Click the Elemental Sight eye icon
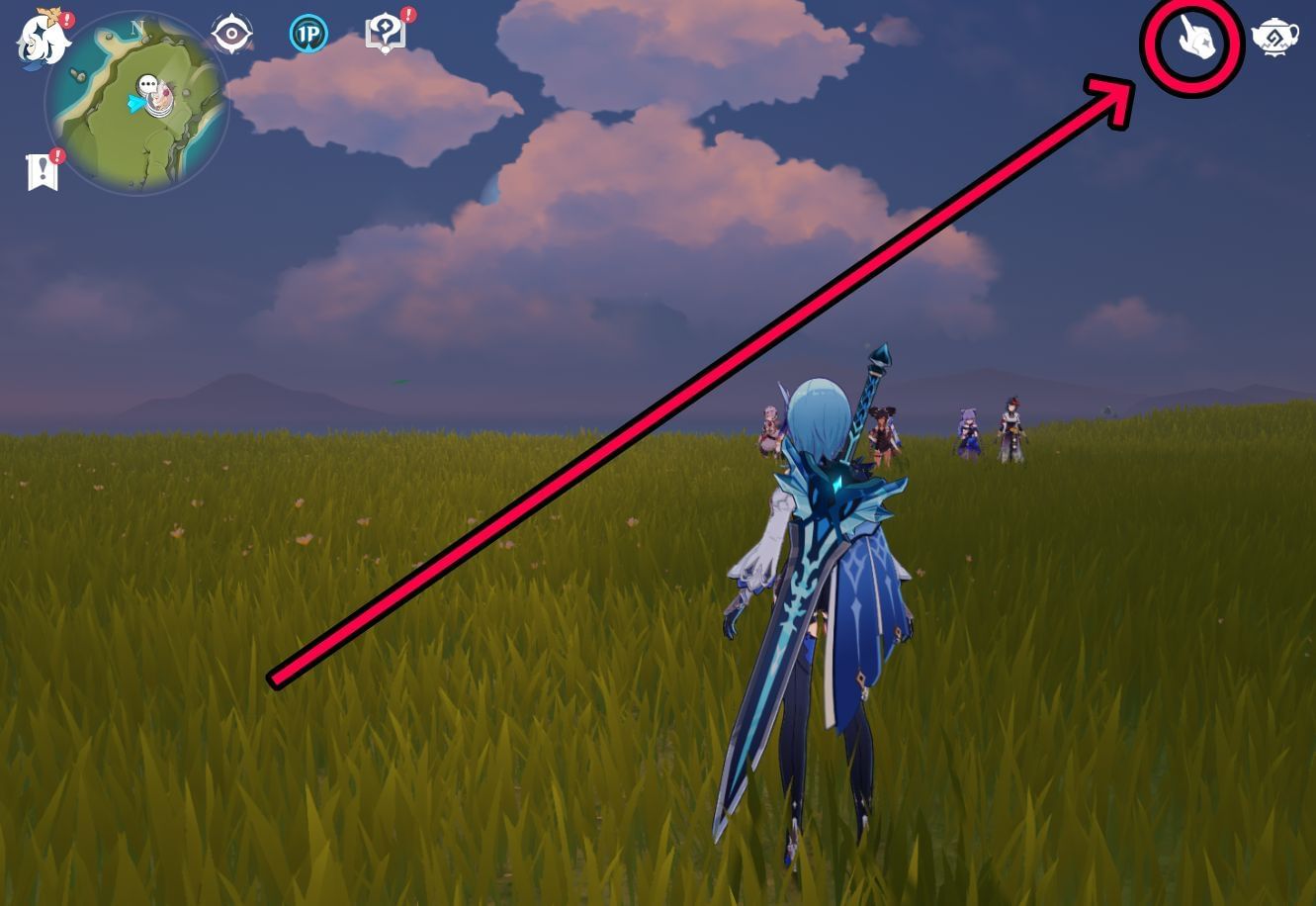The height and width of the screenshot is (906, 1316). coord(231,32)
